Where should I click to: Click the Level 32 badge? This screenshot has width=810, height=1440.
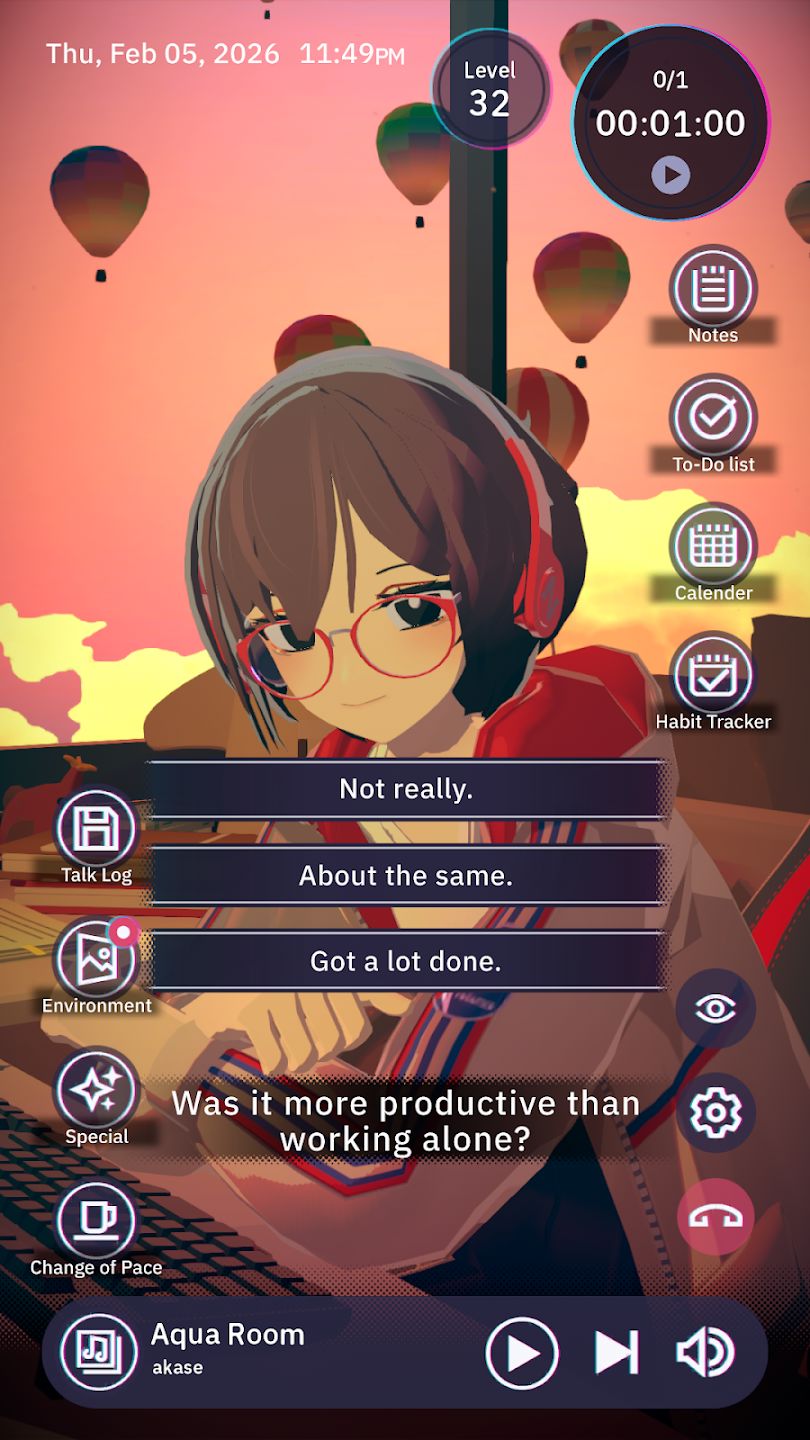pyautogui.click(x=490, y=89)
